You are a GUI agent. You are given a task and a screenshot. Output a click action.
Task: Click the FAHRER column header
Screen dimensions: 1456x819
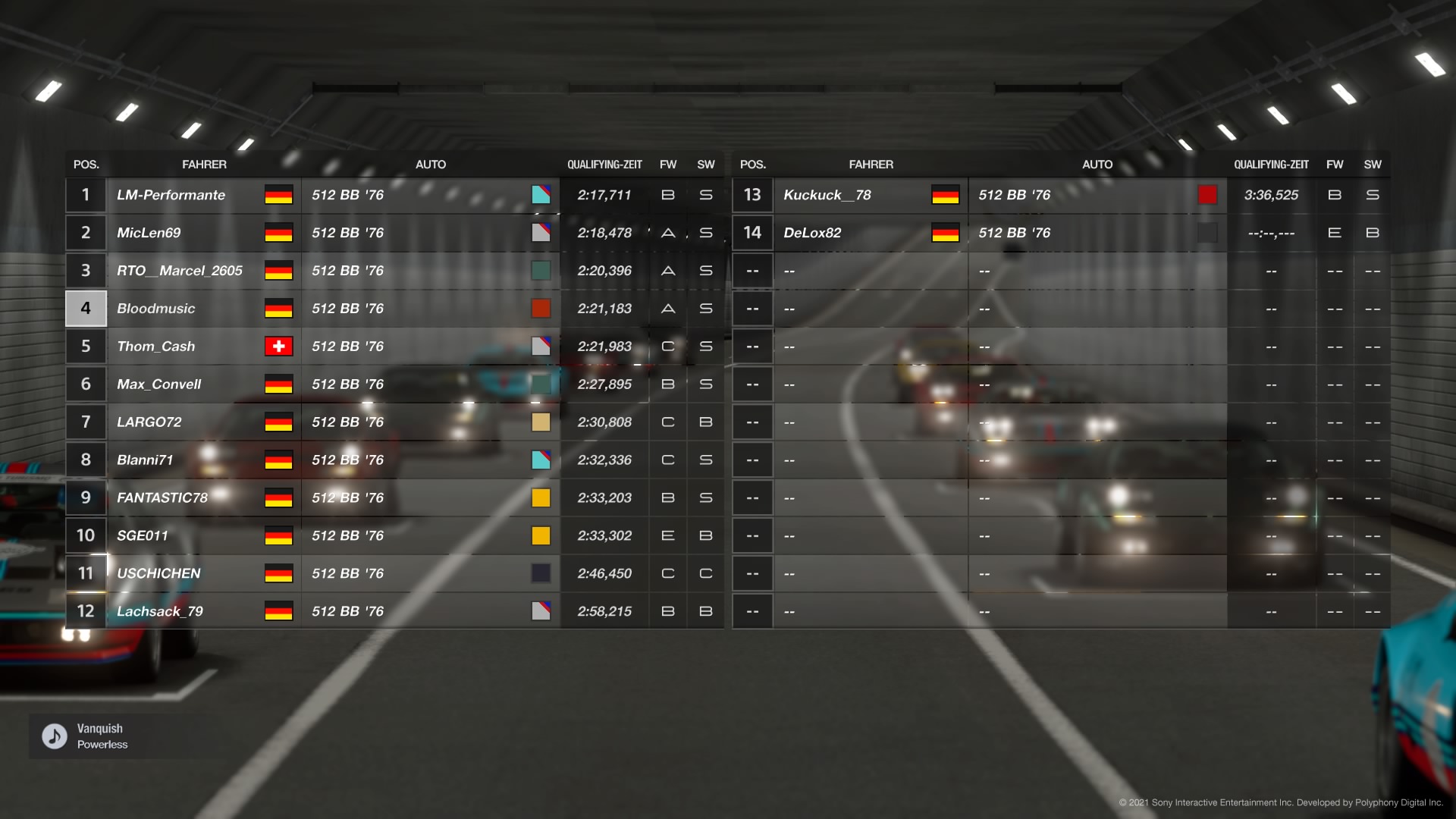205,164
